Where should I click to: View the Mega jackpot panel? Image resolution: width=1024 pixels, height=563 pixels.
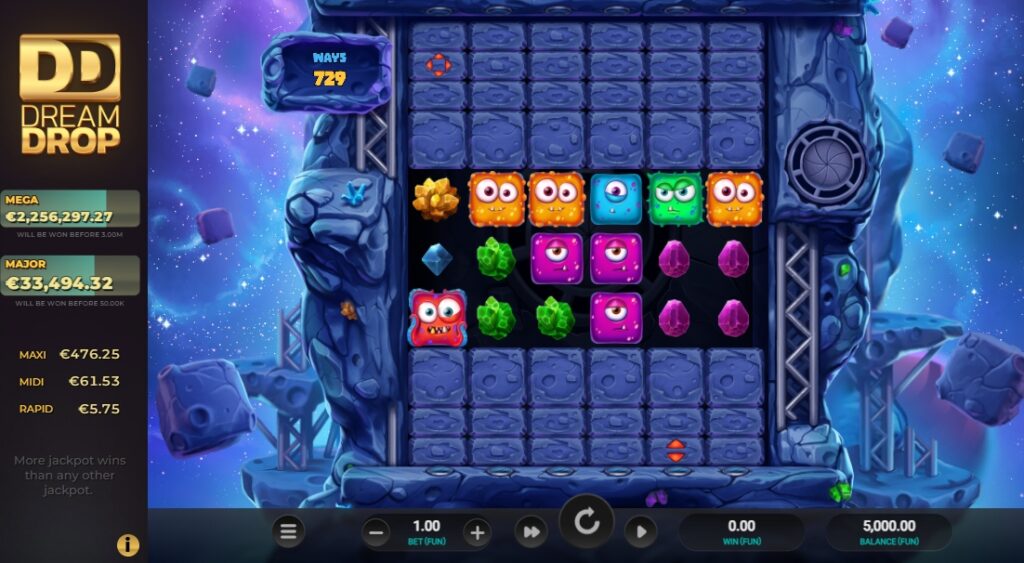click(71, 210)
